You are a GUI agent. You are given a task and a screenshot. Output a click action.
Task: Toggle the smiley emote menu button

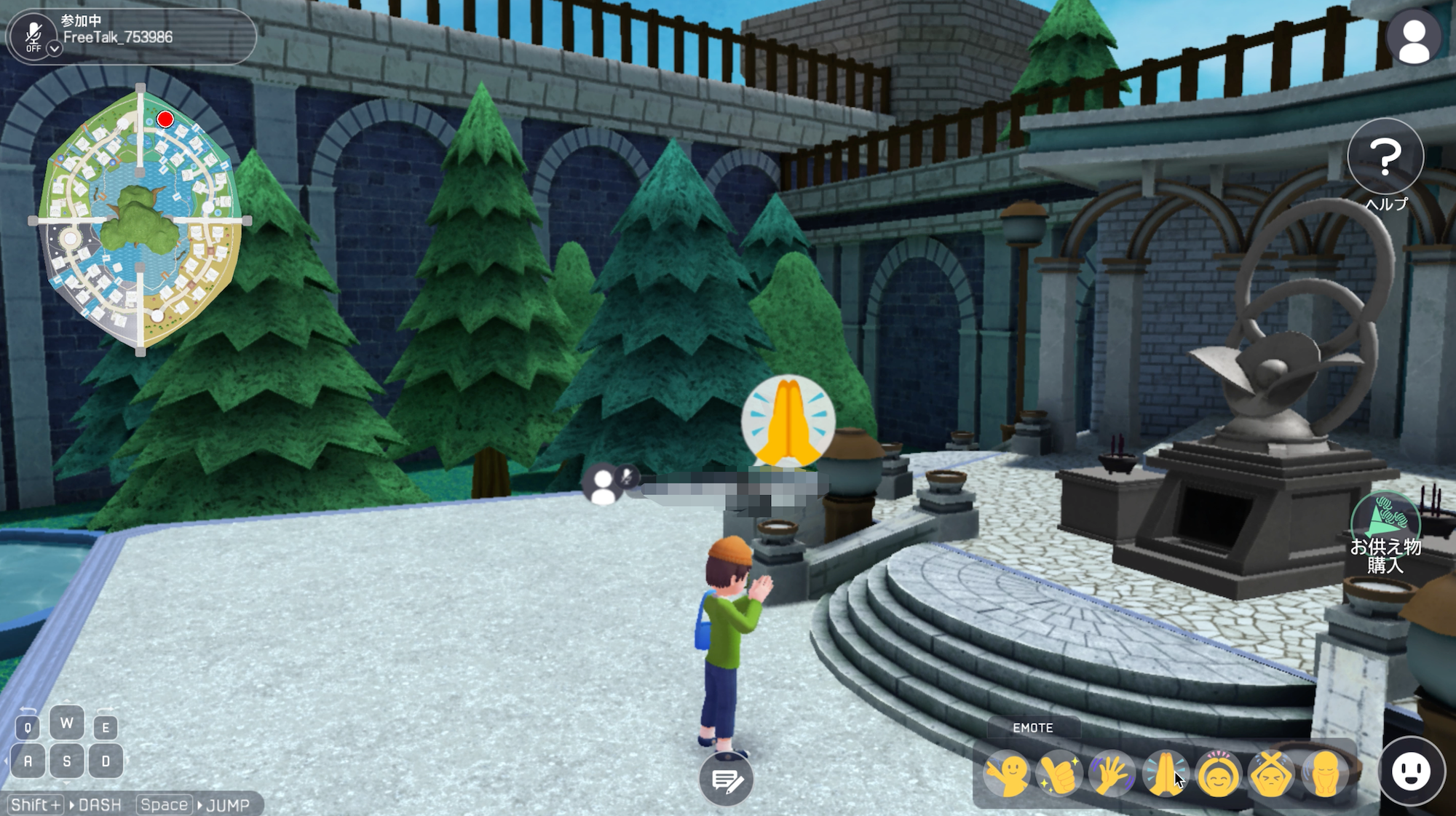coord(1411,772)
